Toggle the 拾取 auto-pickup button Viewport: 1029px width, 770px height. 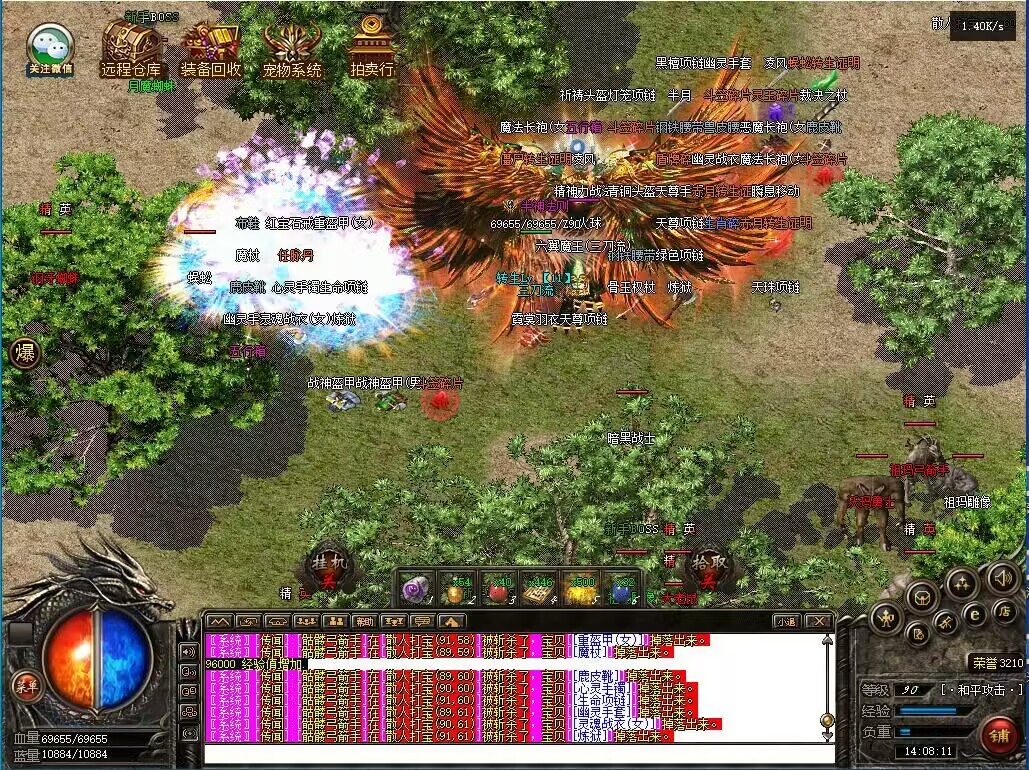point(708,567)
